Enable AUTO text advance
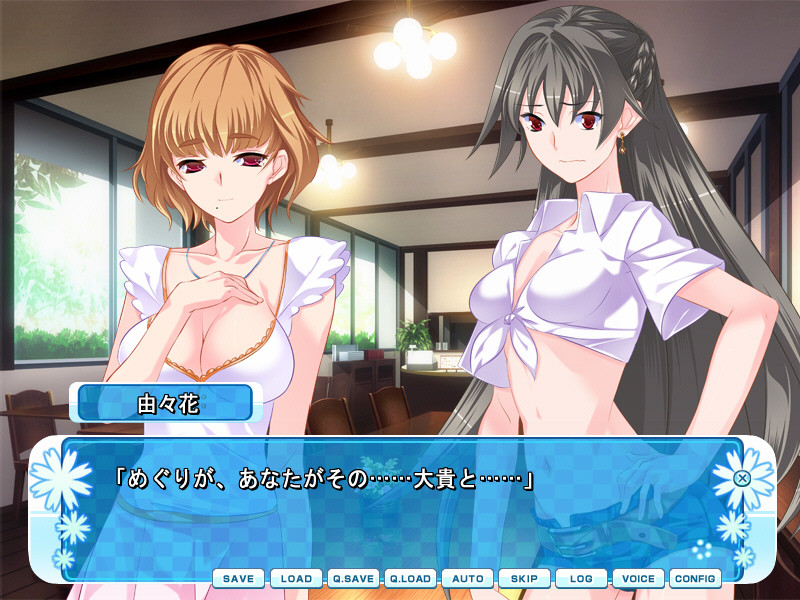 point(467,579)
